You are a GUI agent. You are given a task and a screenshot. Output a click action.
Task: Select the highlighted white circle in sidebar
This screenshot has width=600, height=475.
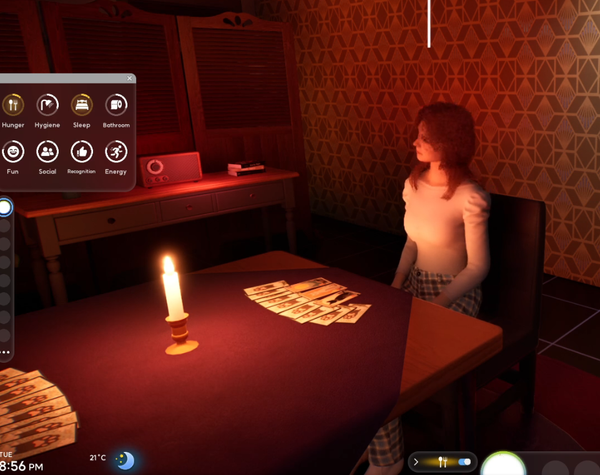click(x=4, y=208)
